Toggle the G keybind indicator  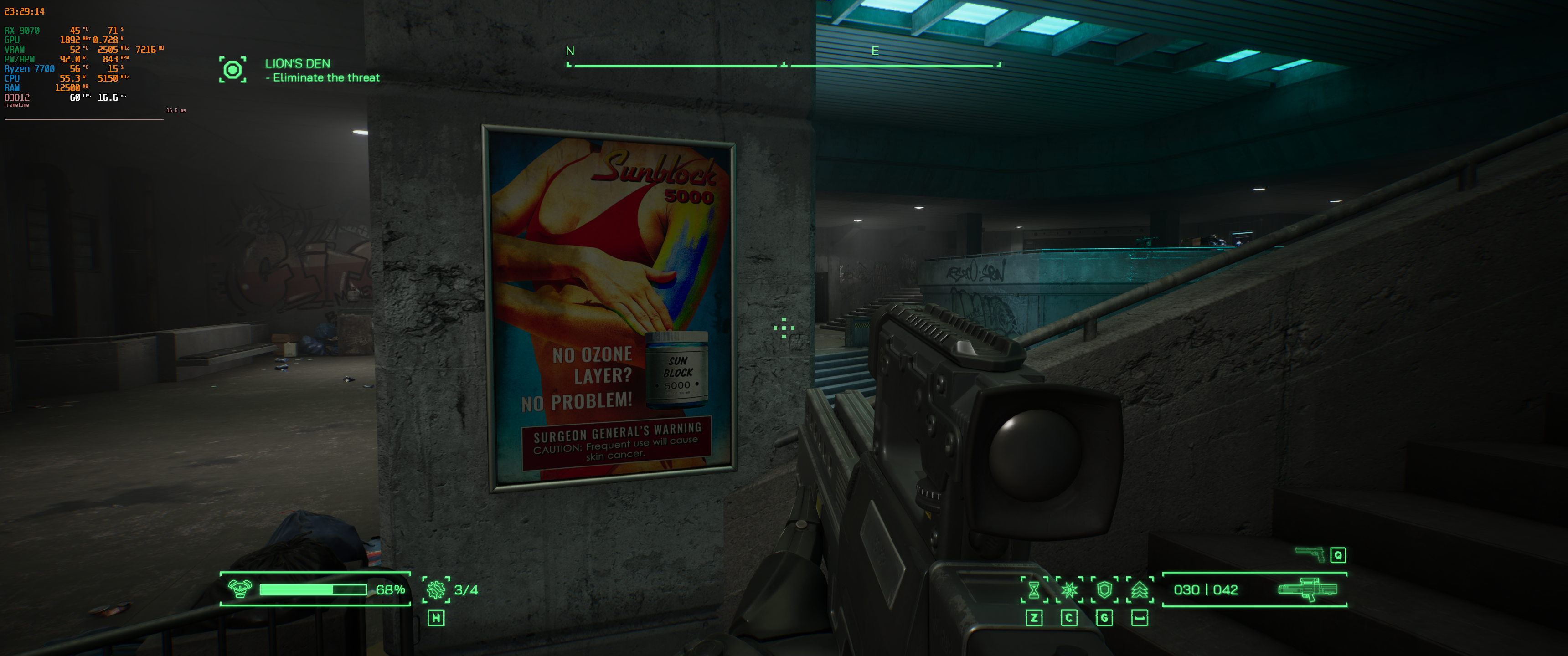[1105, 618]
